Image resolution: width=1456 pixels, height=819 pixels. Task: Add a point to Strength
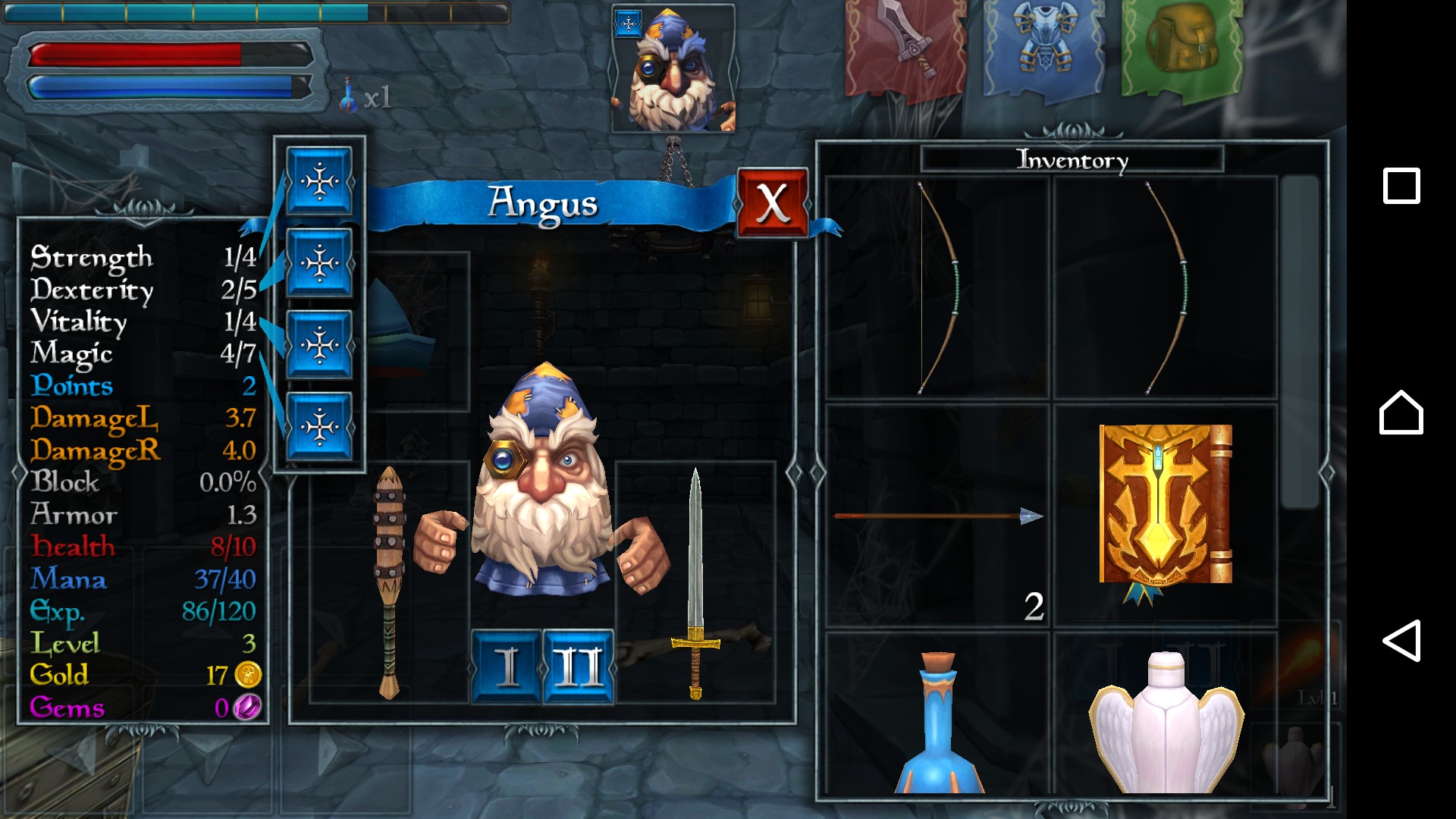[x=319, y=182]
